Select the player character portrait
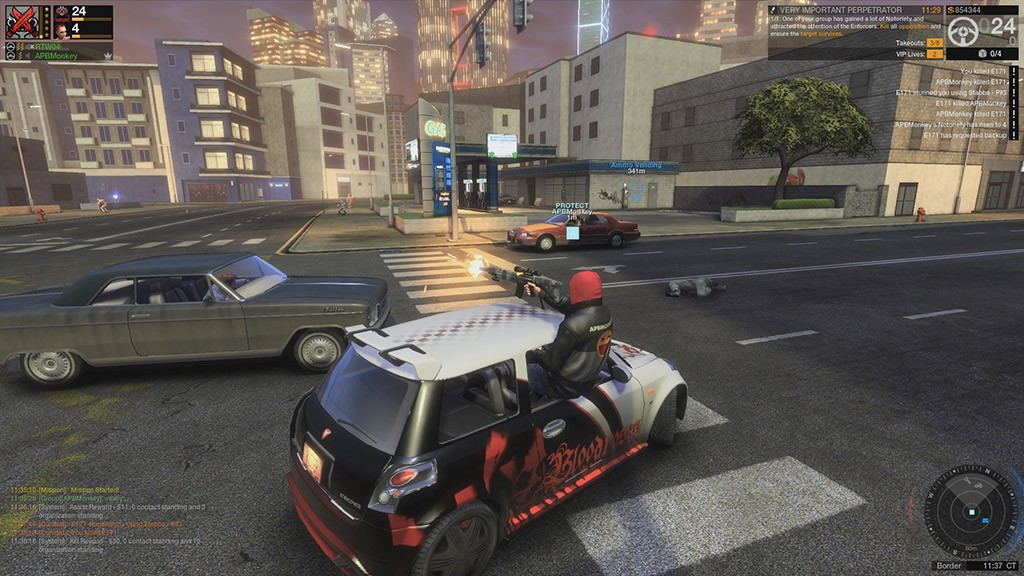 [61, 31]
